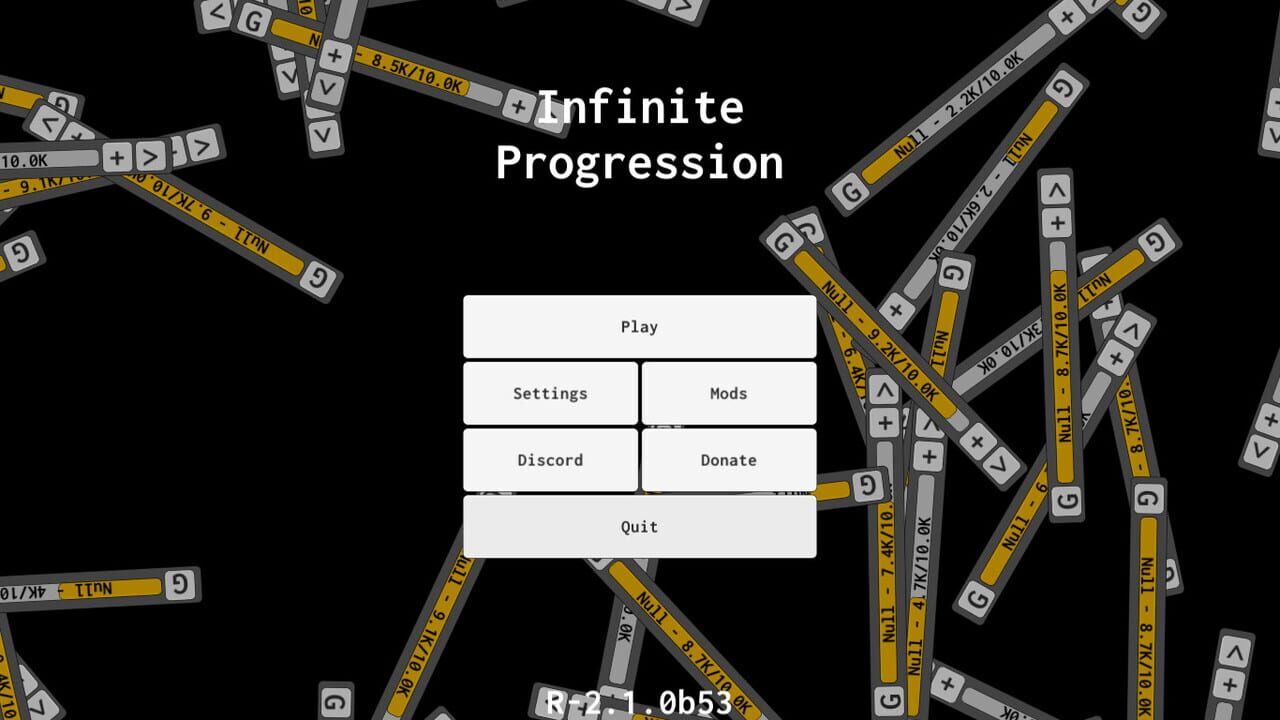Click the G icon on the Null - 2.2K/10.0K bar
This screenshot has height=720, width=1280.
pyautogui.click(x=851, y=191)
